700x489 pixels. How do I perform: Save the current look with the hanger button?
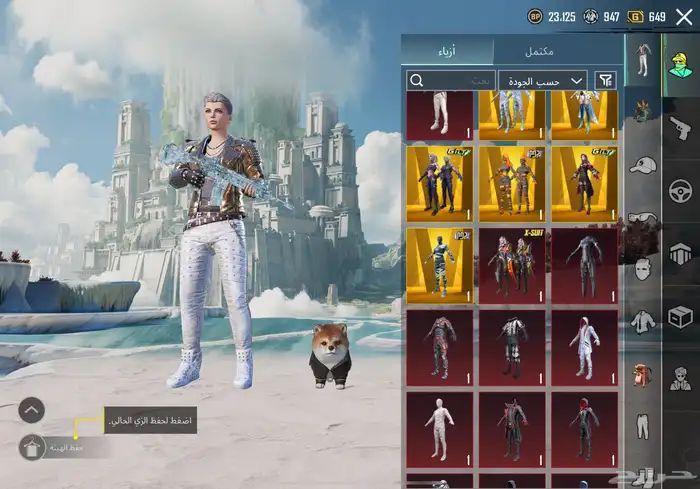pos(32,447)
